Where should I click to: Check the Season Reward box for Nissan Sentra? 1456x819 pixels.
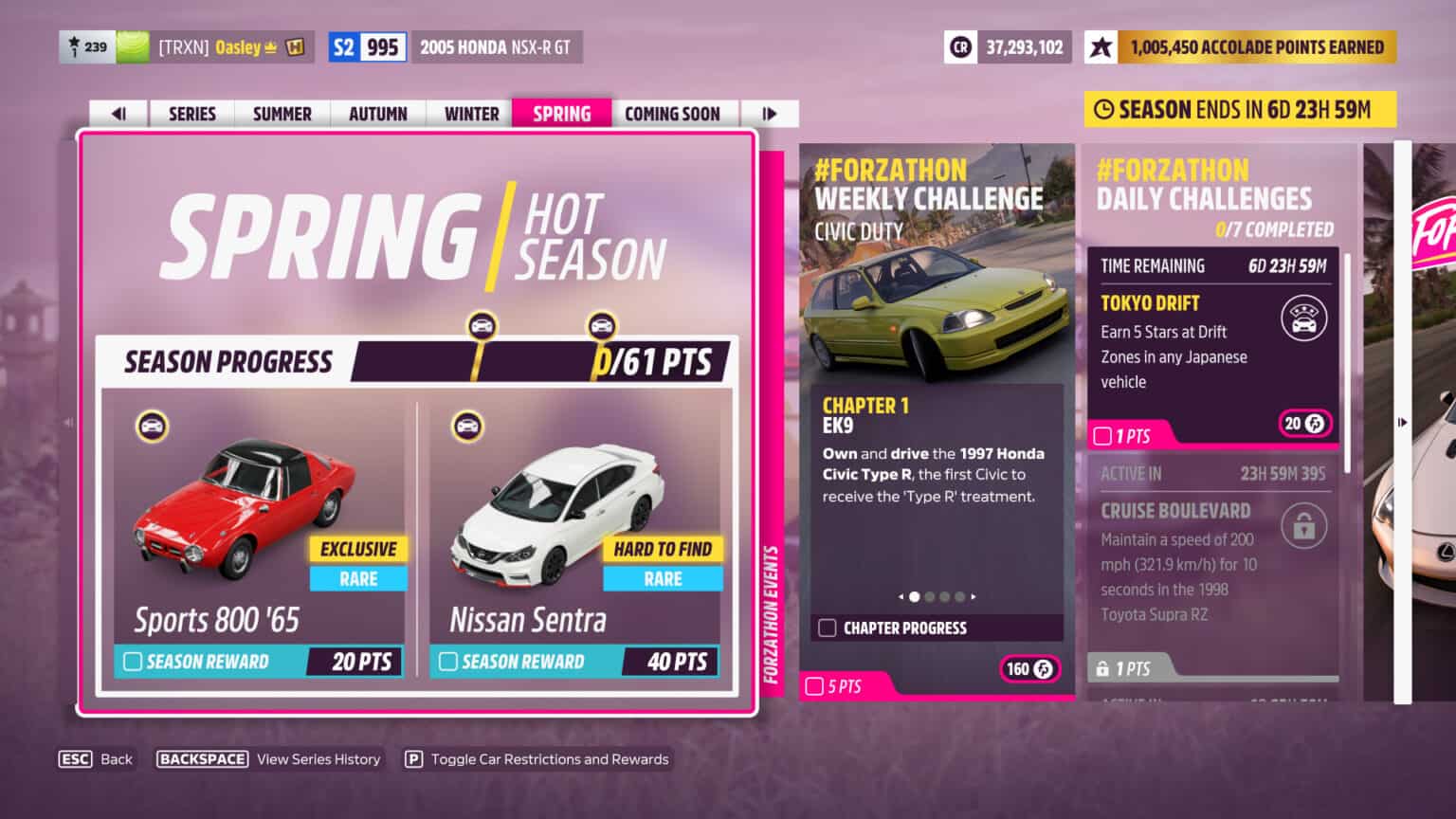[x=446, y=662]
